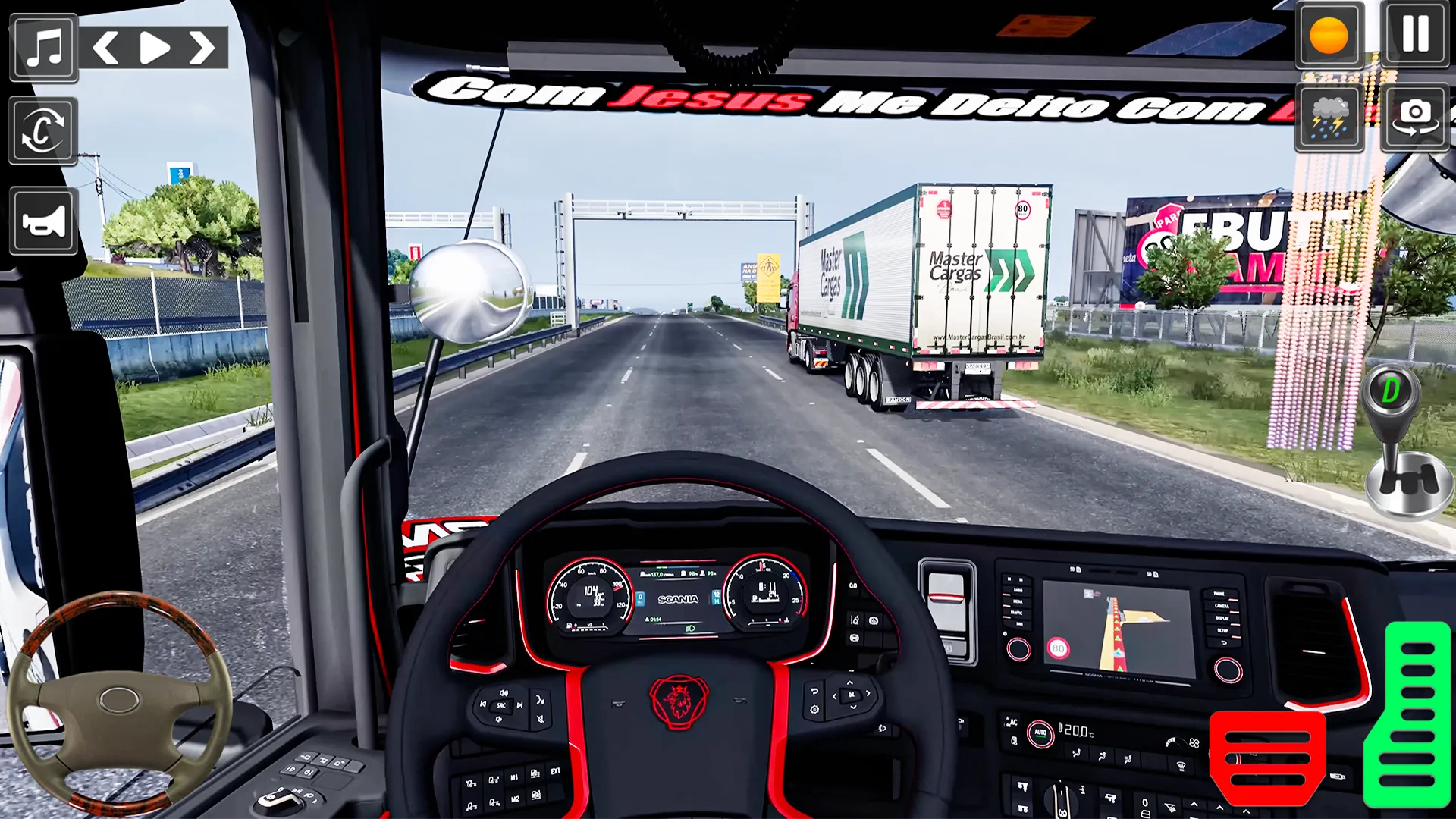Go back to the previous track
This screenshot has height=819, width=1456.
(x=106, y=48)
